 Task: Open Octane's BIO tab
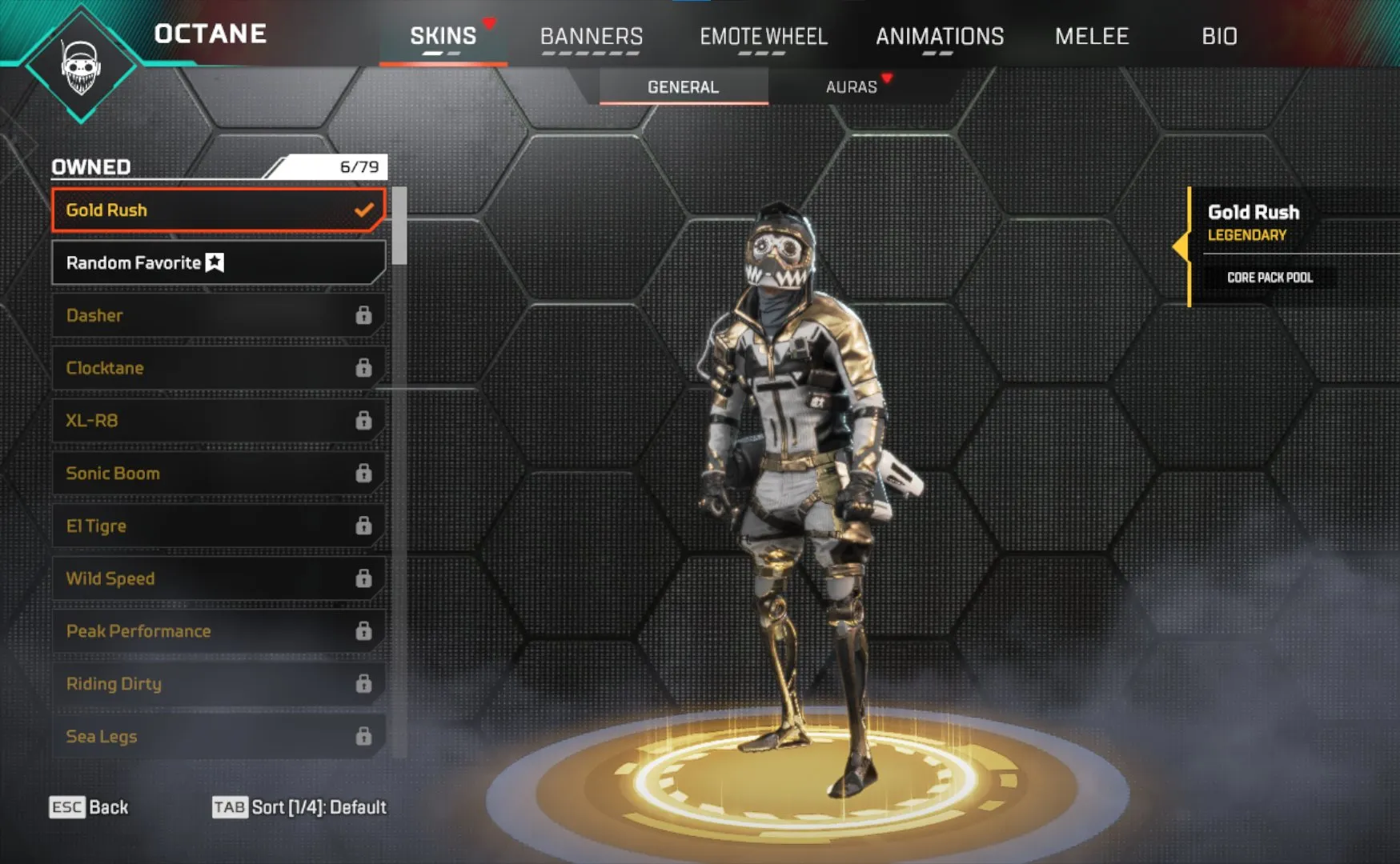tap(1219, 36)
